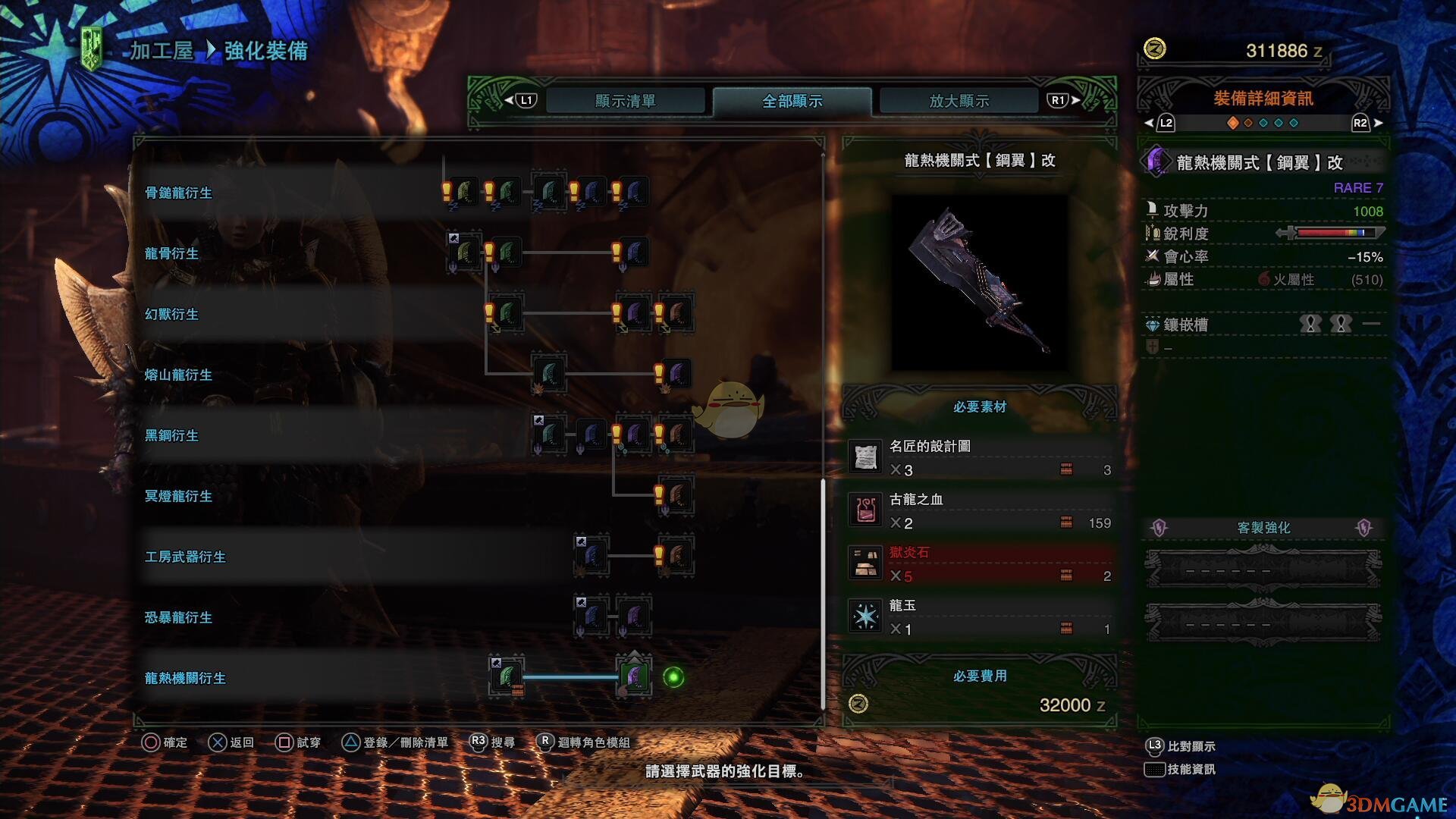The image size is (1456, 819).
Task: Open the 顯示清單 list view tab
Action: tap(625, 99)
